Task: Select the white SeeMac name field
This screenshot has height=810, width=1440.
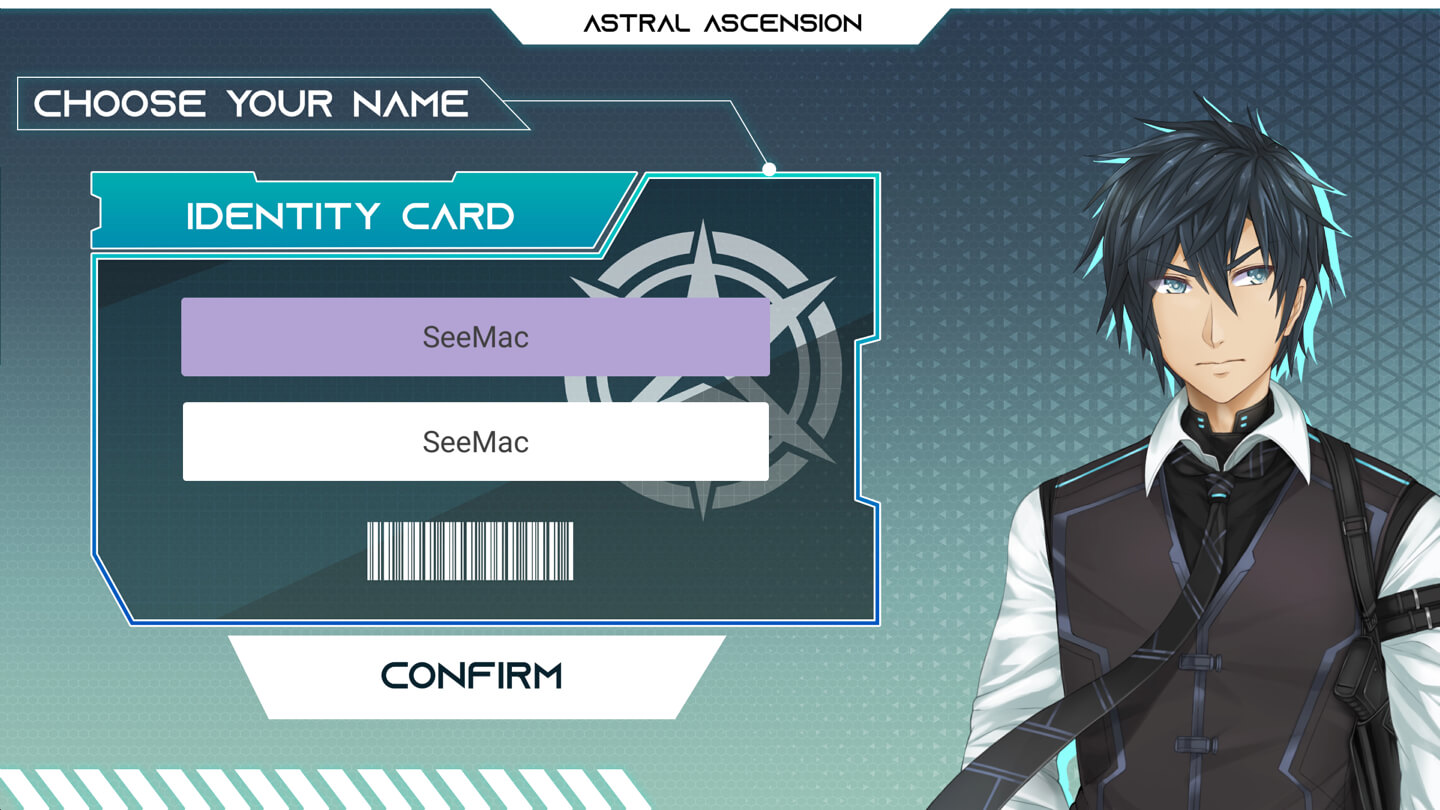Action: (x=475, y=442)
